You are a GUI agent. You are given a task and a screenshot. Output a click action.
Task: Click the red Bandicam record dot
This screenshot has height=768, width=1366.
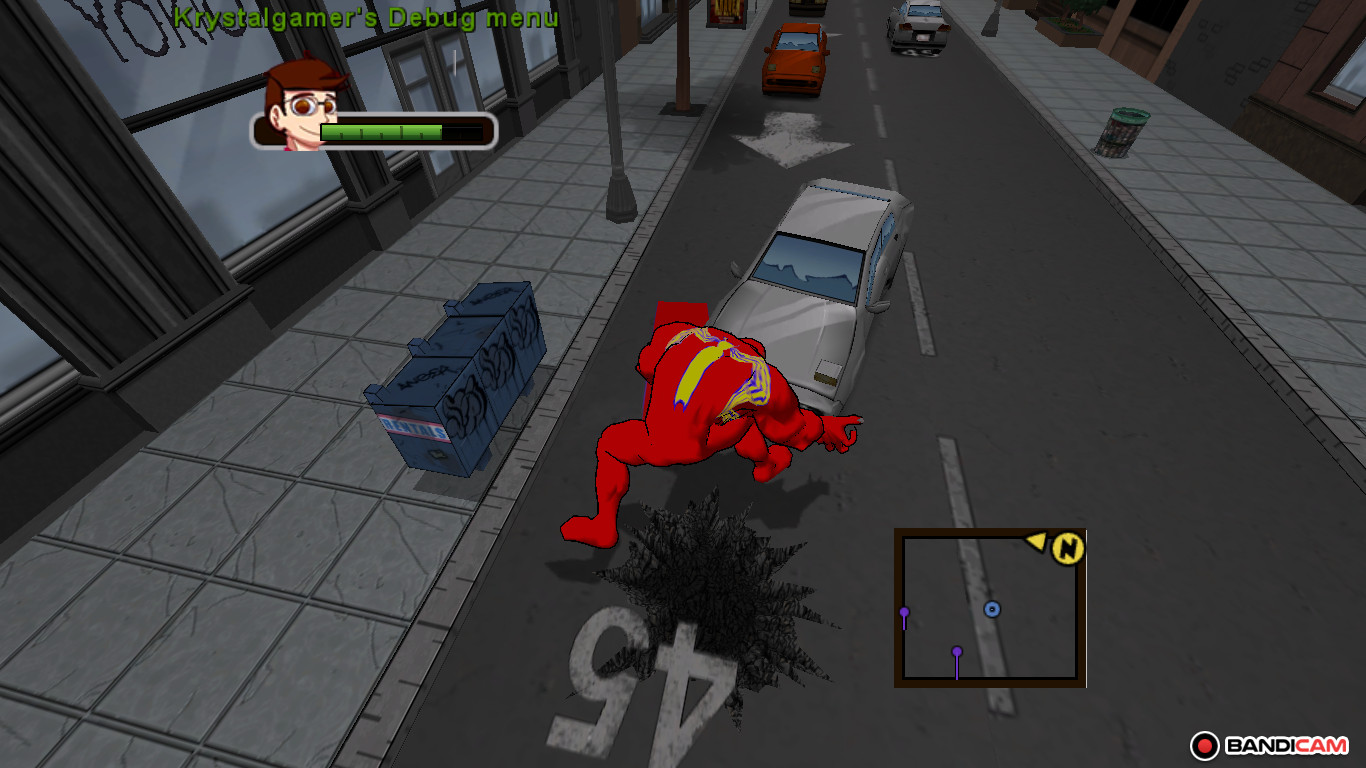(1204, 744)
